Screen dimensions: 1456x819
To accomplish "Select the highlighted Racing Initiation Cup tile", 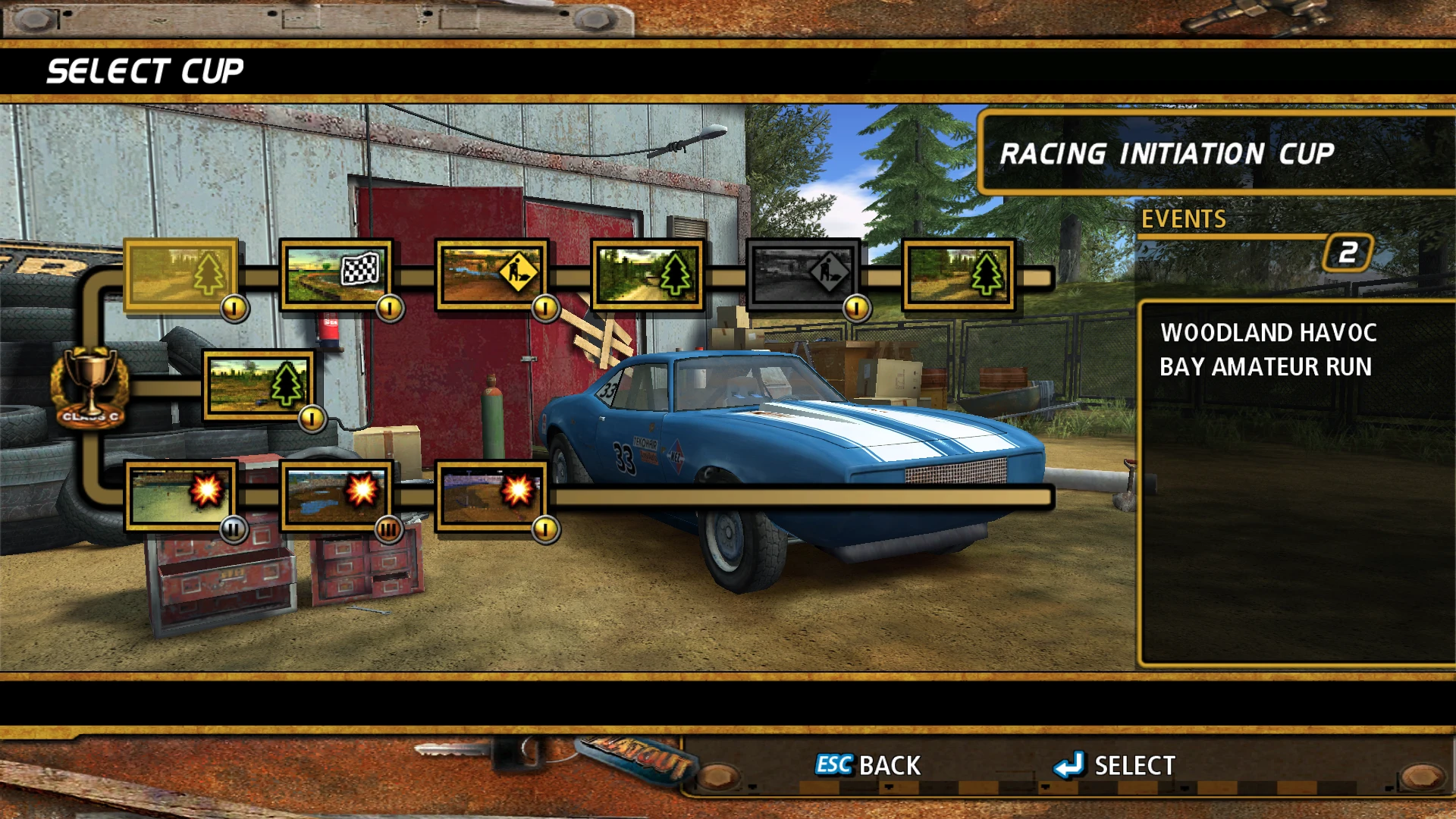I will 180,275.
